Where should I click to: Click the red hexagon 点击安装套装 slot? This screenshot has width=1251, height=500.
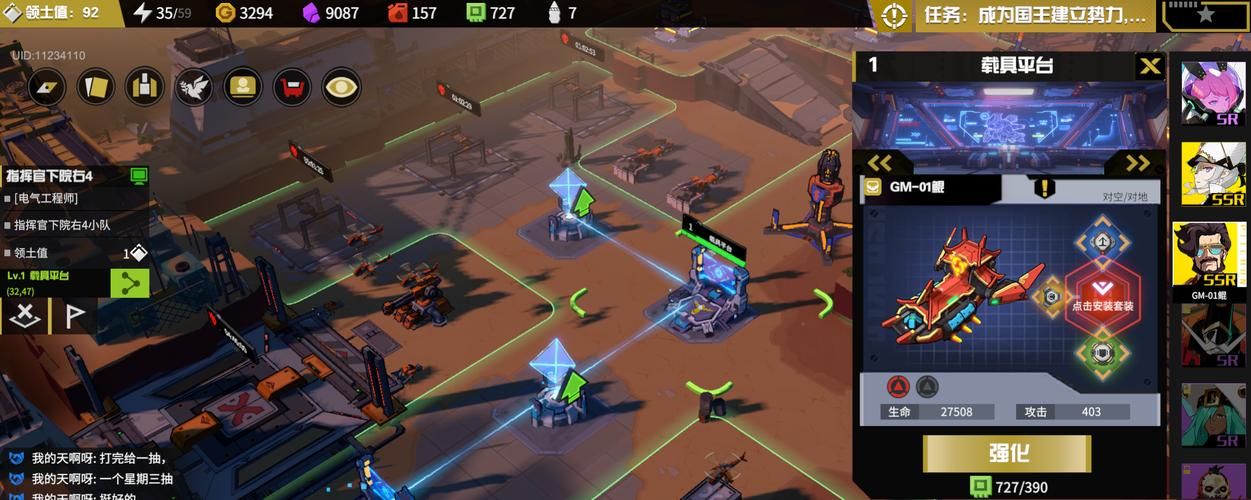click(1102, 295)
